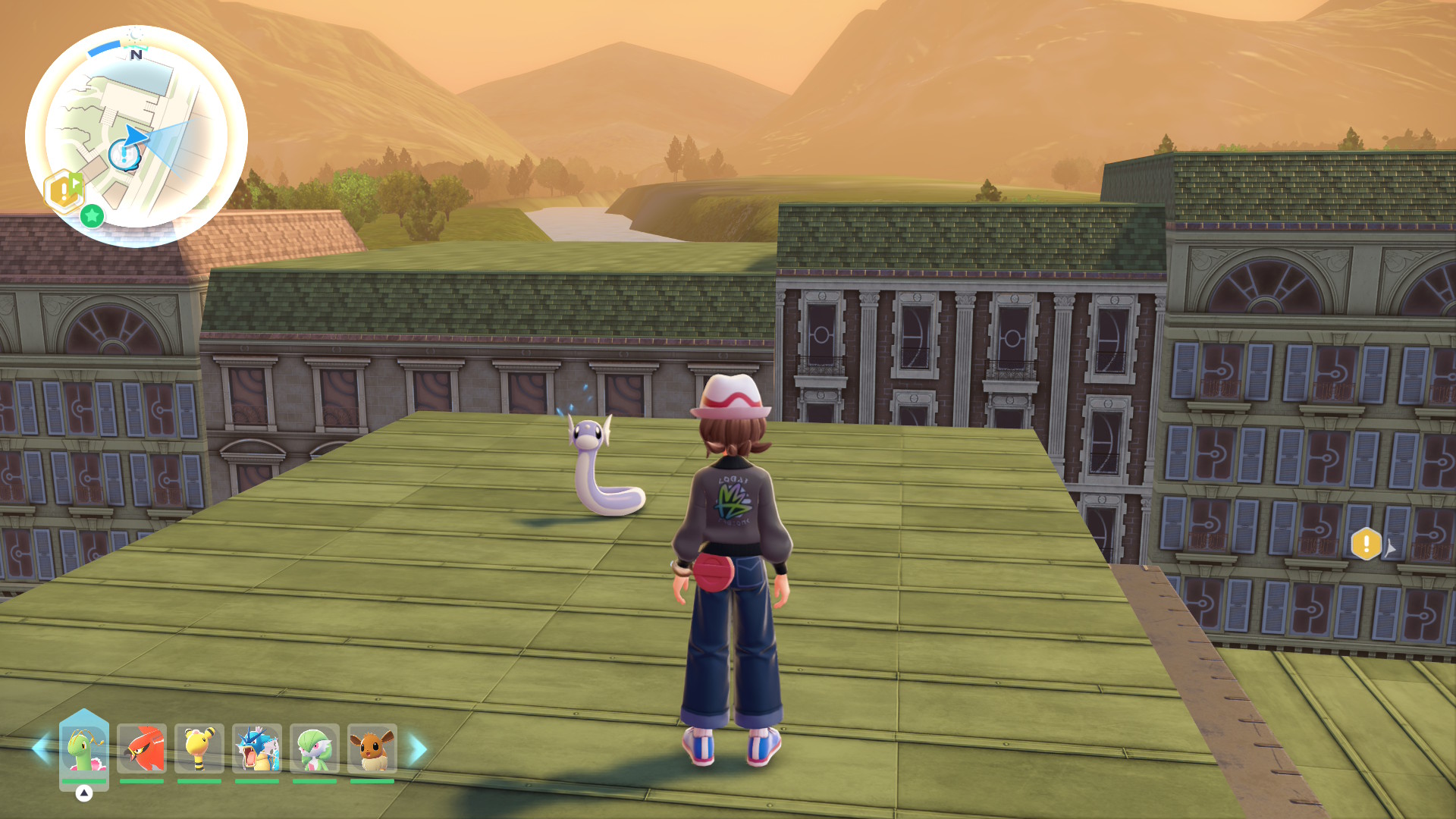
Task: Click the yellow hexagon objective marker
Action: coord(1366,544)
